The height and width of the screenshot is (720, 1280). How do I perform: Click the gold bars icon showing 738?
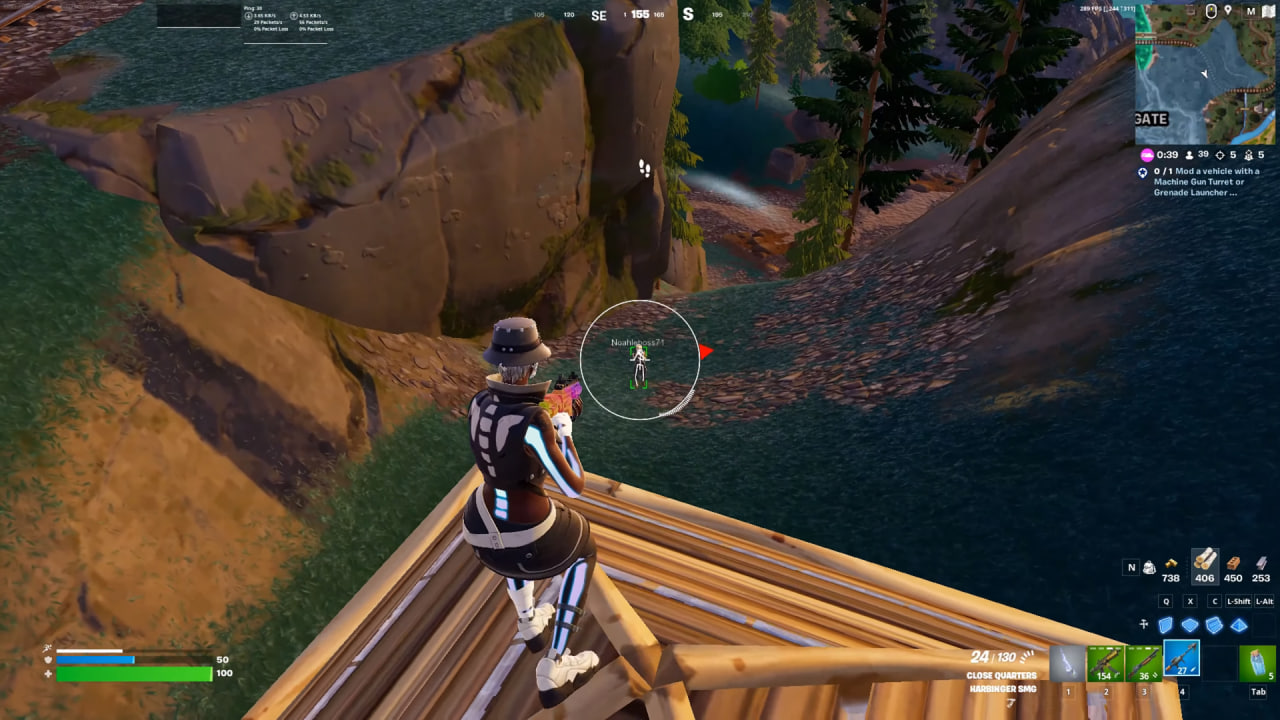pos(1171,562)
